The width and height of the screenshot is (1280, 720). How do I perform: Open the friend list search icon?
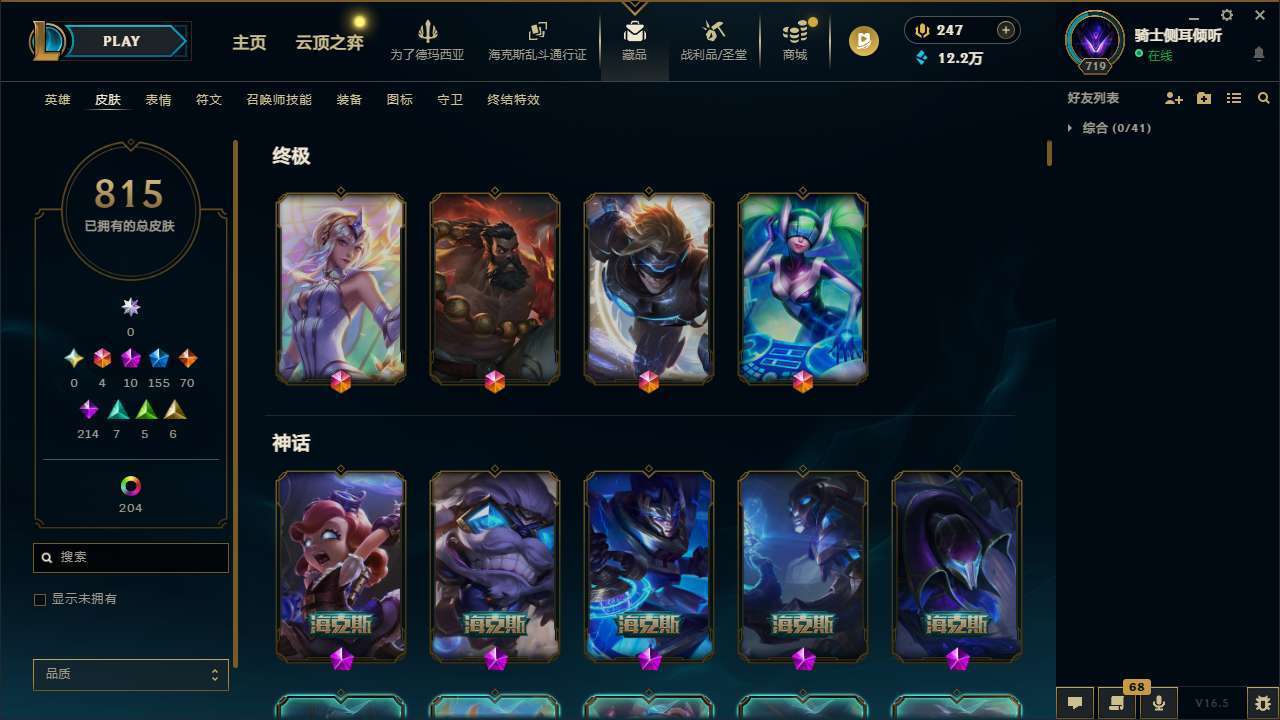pyautogui.click(x=1264, y=97)
